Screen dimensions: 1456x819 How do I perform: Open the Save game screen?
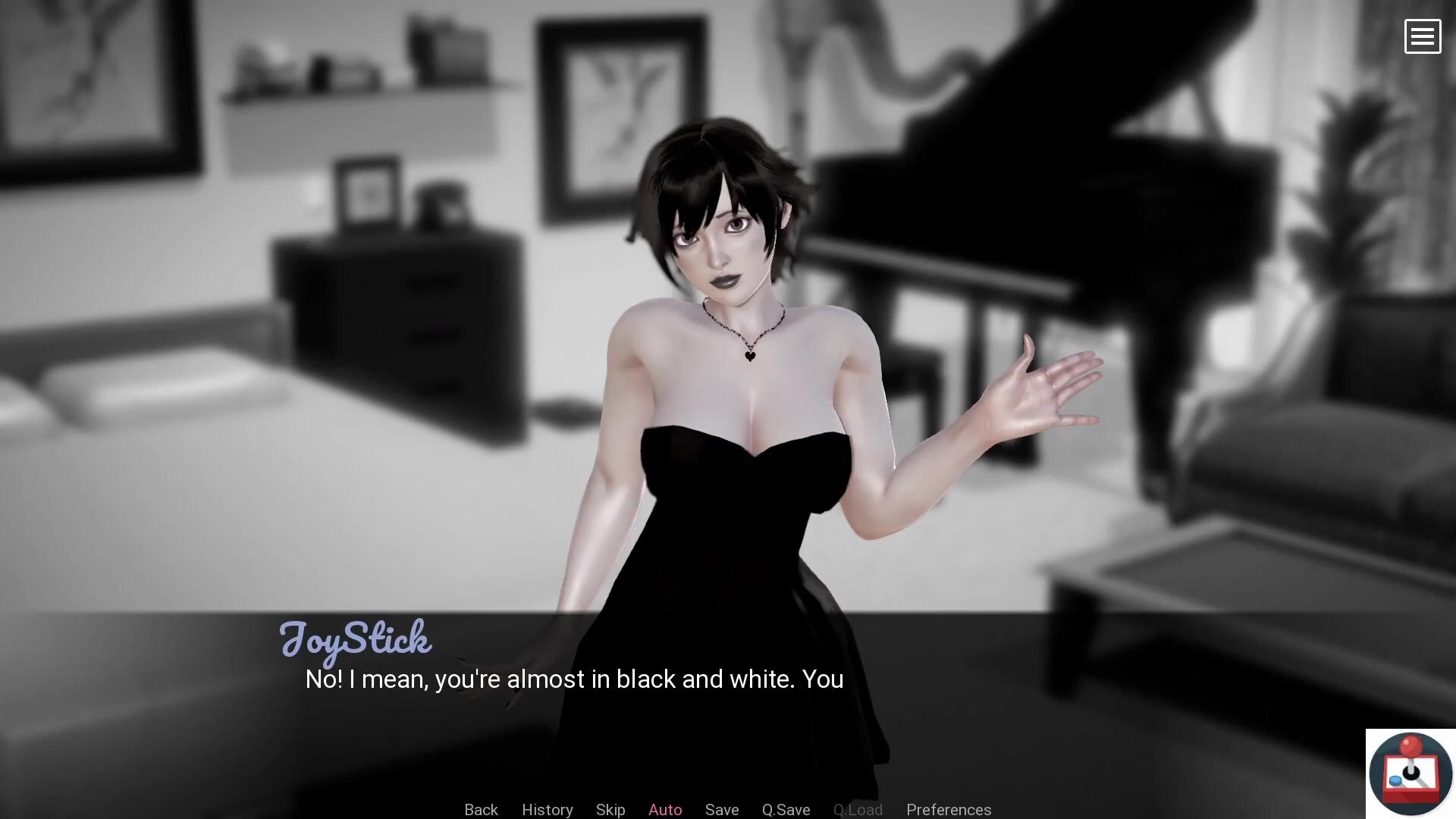tap(722, 809)
